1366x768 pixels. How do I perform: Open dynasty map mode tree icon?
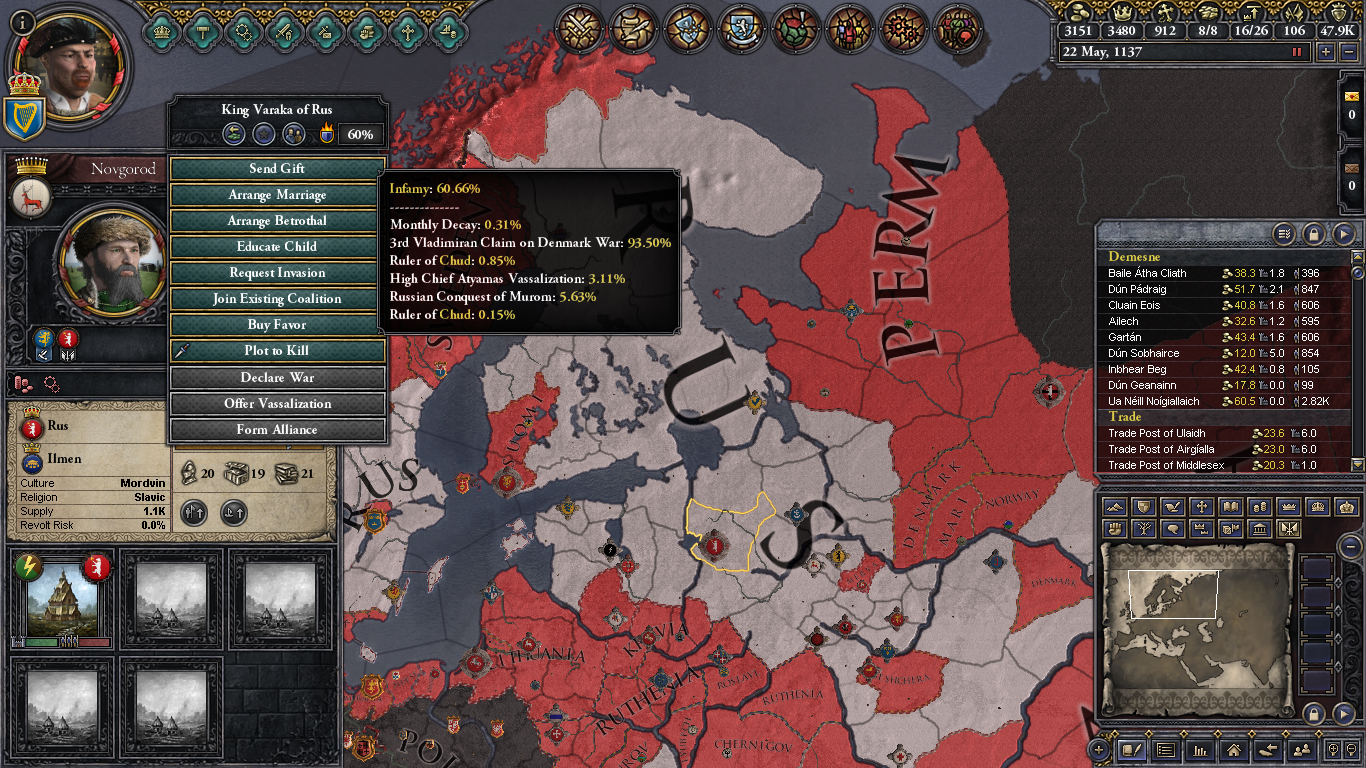click(x=1143, y=529)
